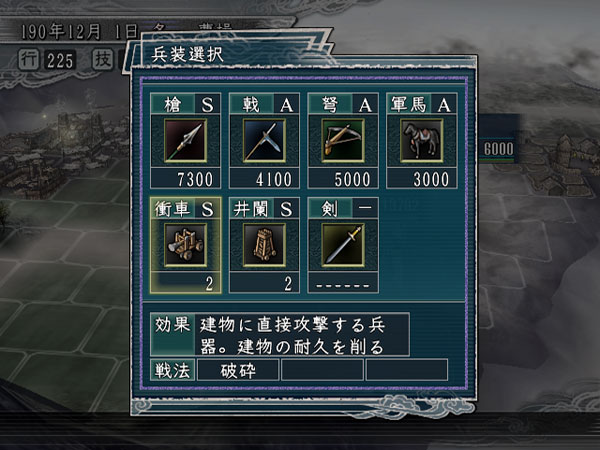
Task: Choose the battering ram (衝車) slot
Action: (x=186, y=244)
